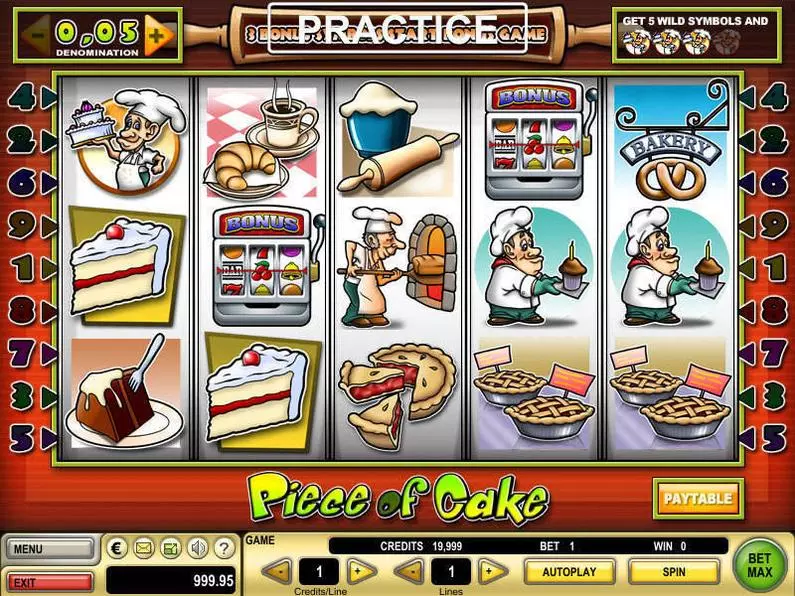Raise Credits/Line with the plus arrow

coord(362,572)
